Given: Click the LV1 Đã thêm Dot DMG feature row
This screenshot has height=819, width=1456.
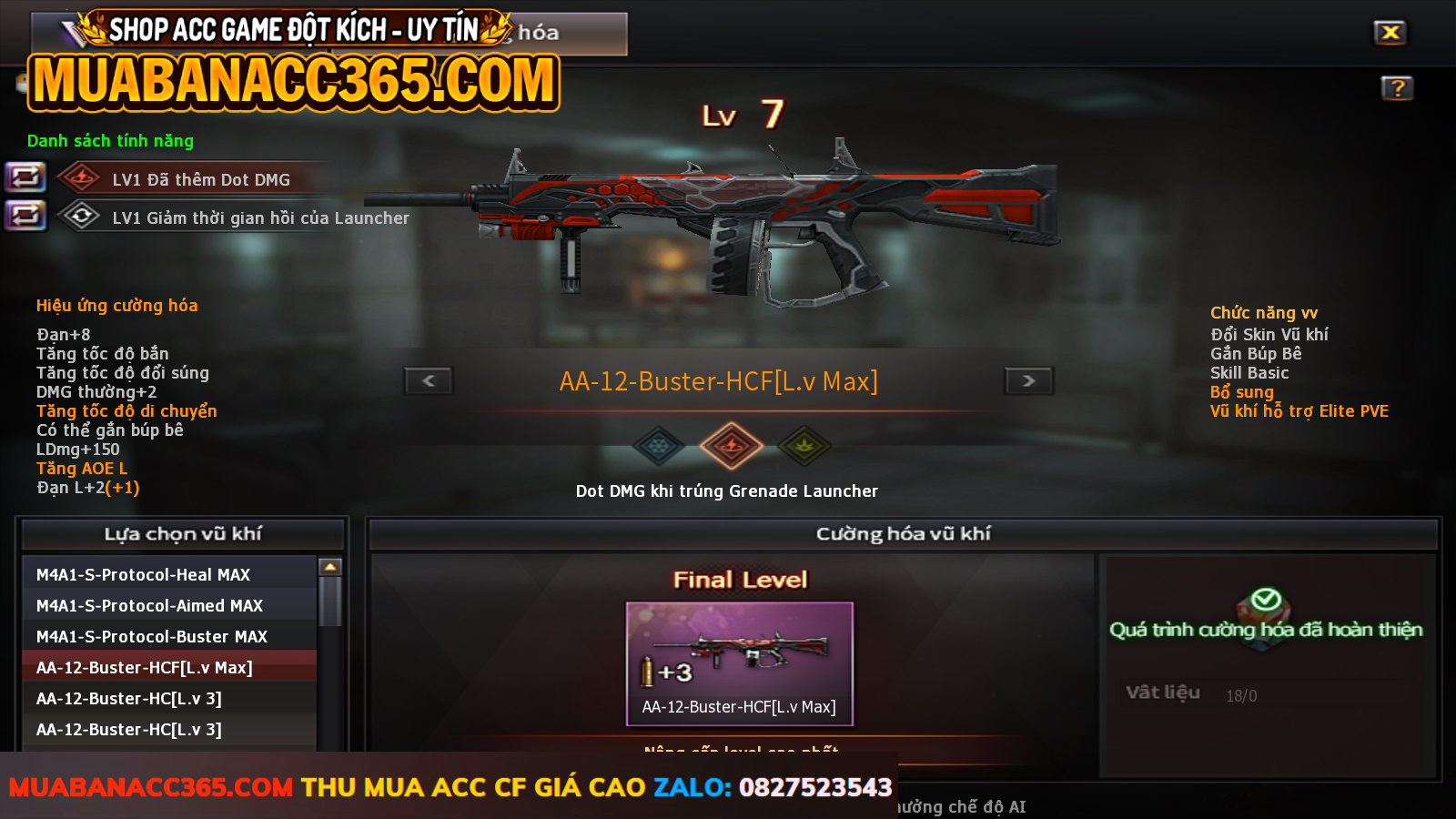Looking at the screenshot, I should pos(201,179).
